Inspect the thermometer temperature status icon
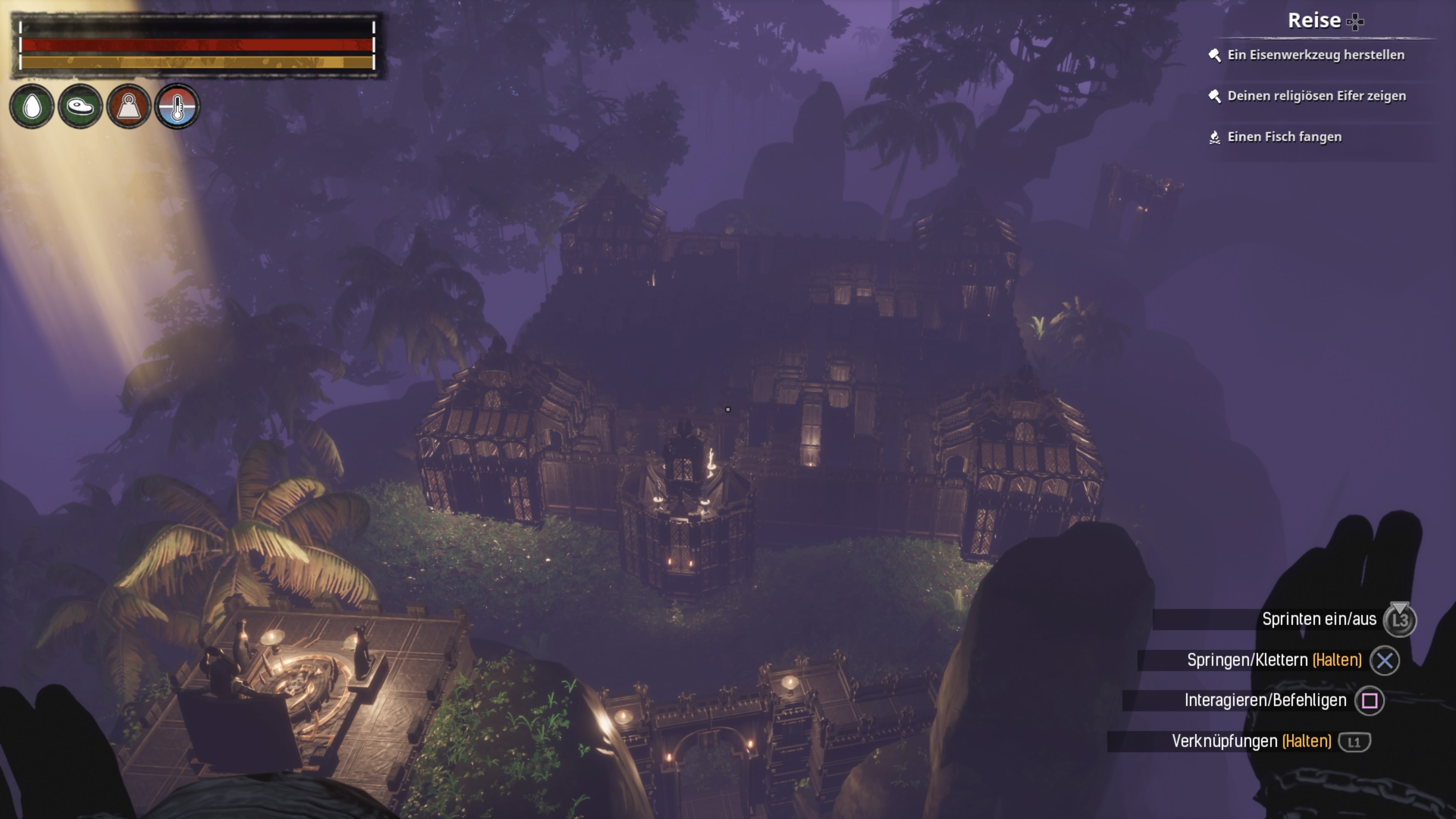Viewport: 1456px width, 819px height. (177, 106)
